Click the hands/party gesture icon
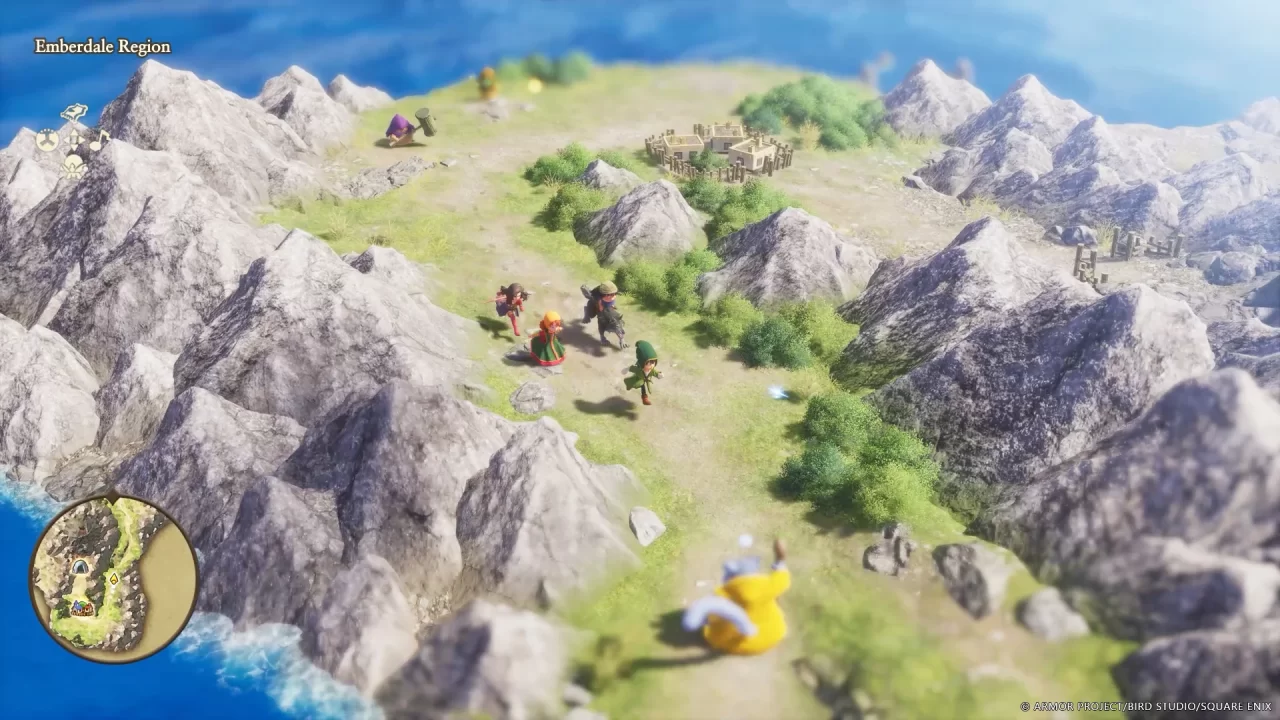The height and width of the screenshot is (720, 1280). (47, 140)
